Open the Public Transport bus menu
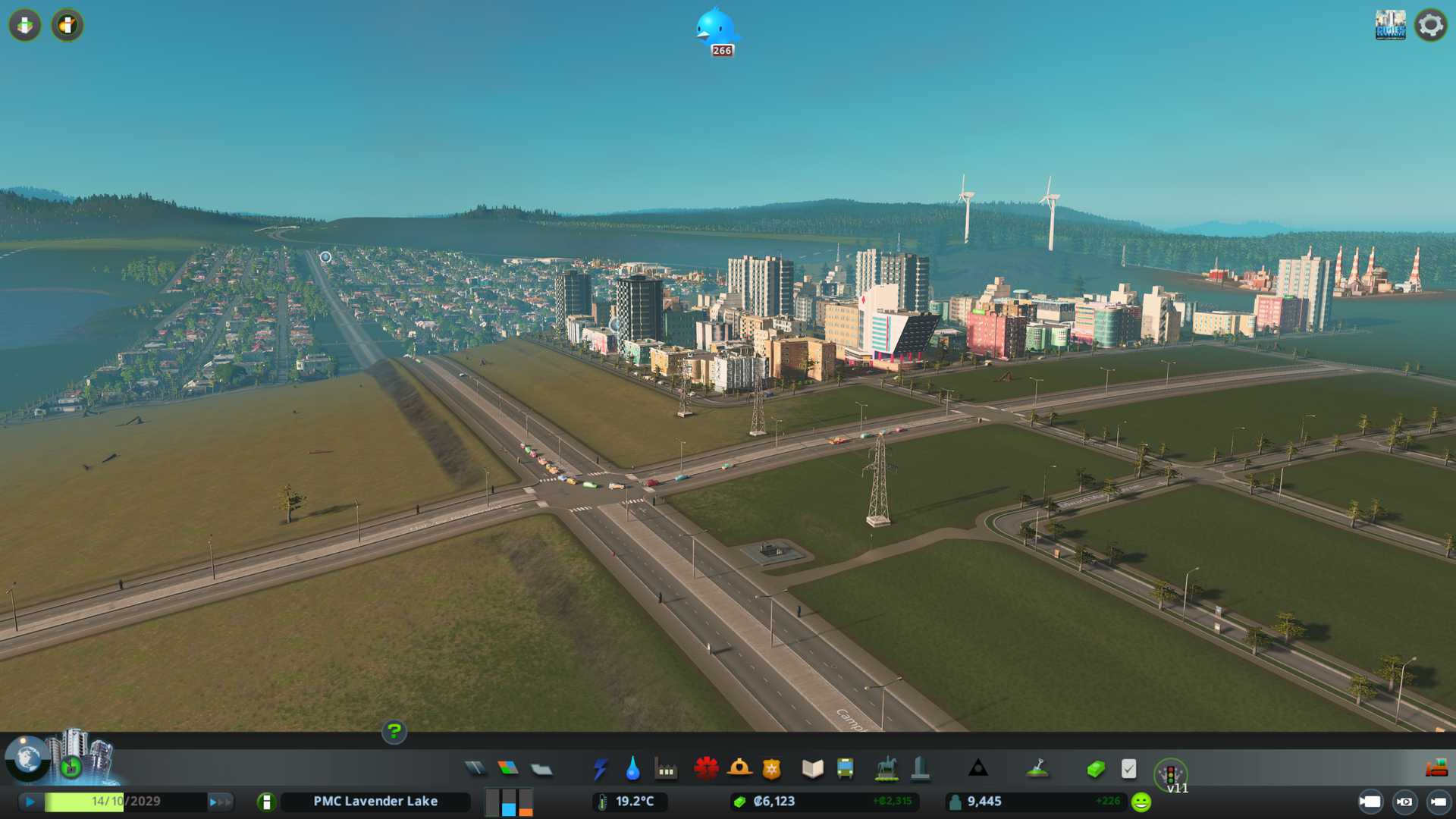Image resolution: width=1456 pixels, height=819 pixels. (845, 769)
